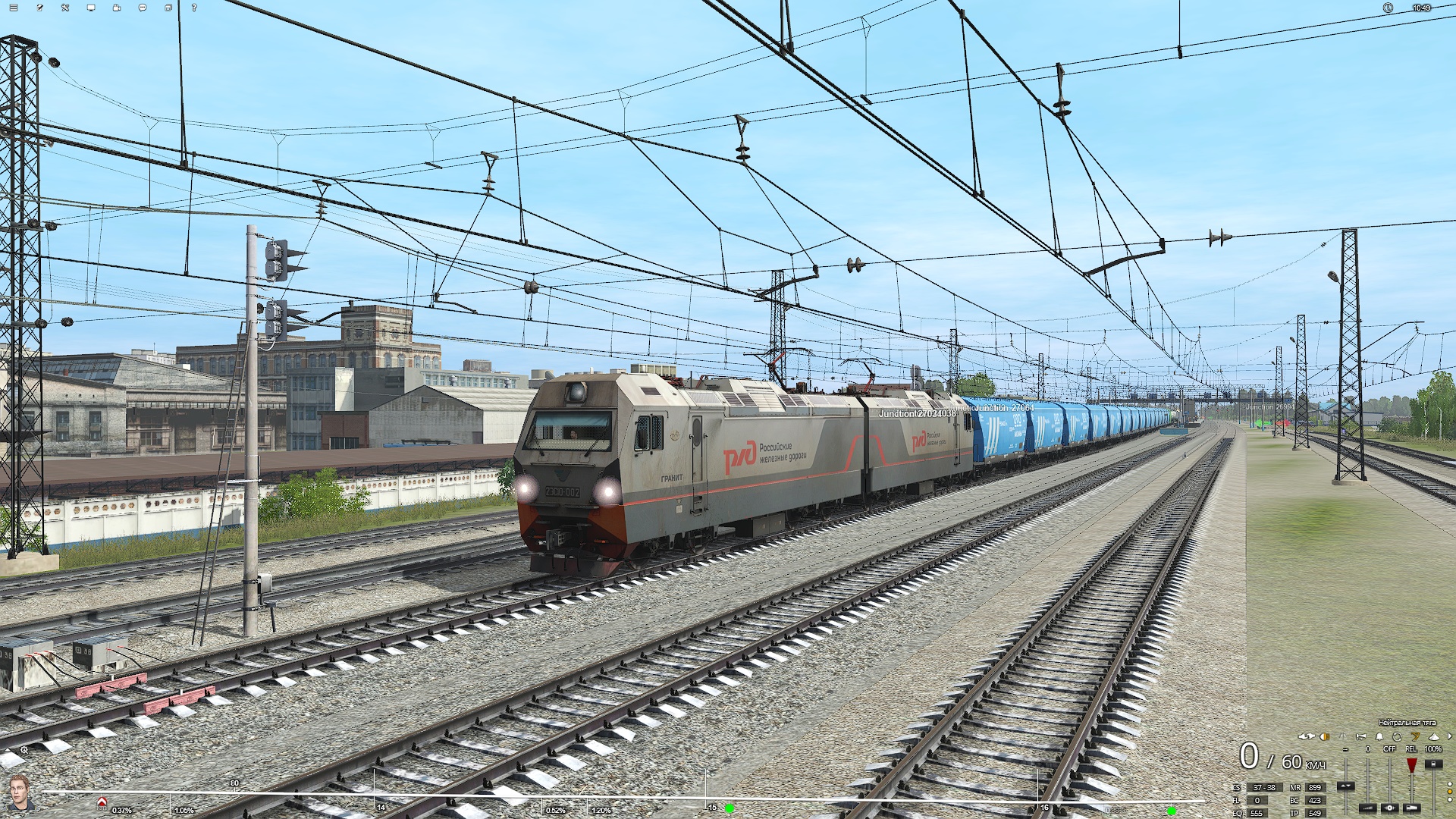Screen dimensions: 1456x819
Task: Toggle the locomotive headlight icon
Action: click(1325, 736)
